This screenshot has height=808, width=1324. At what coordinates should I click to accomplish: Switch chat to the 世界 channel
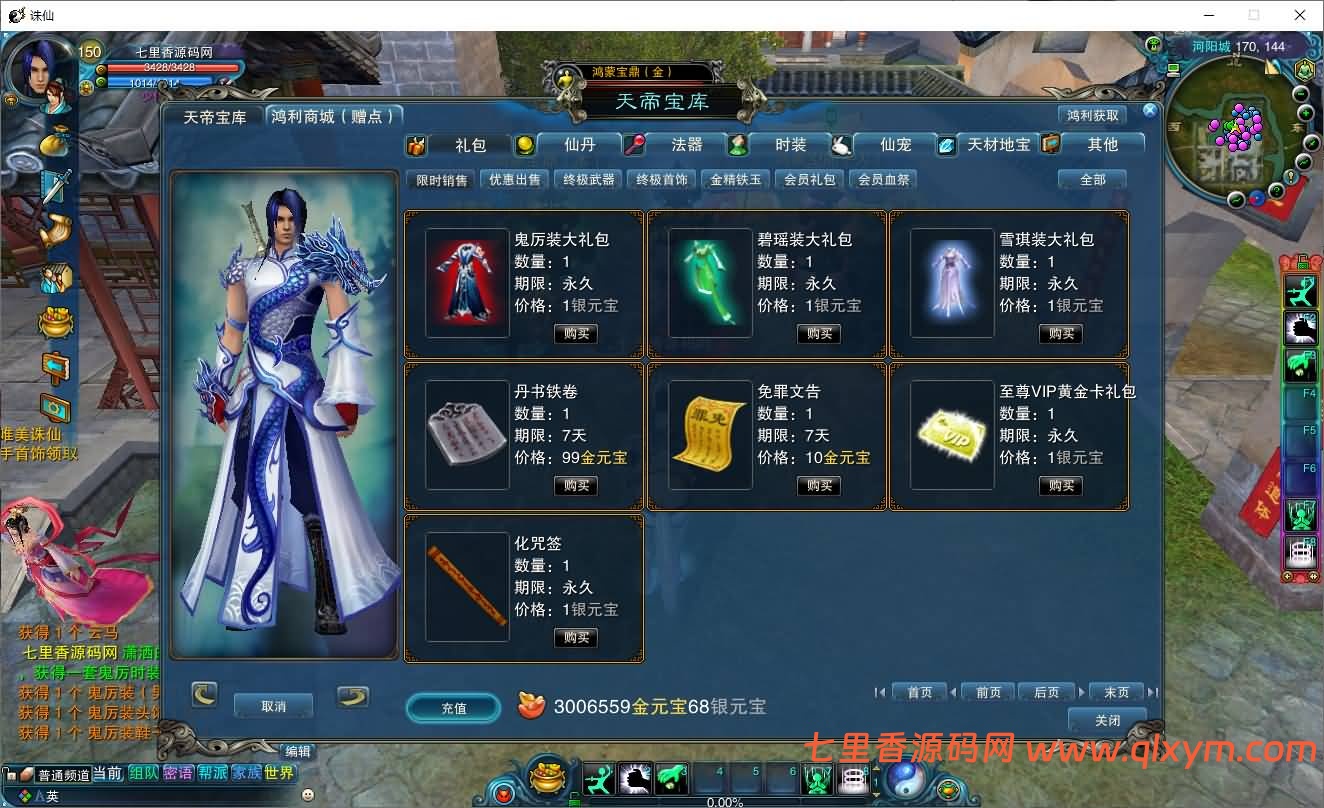[x=281, y=773]
